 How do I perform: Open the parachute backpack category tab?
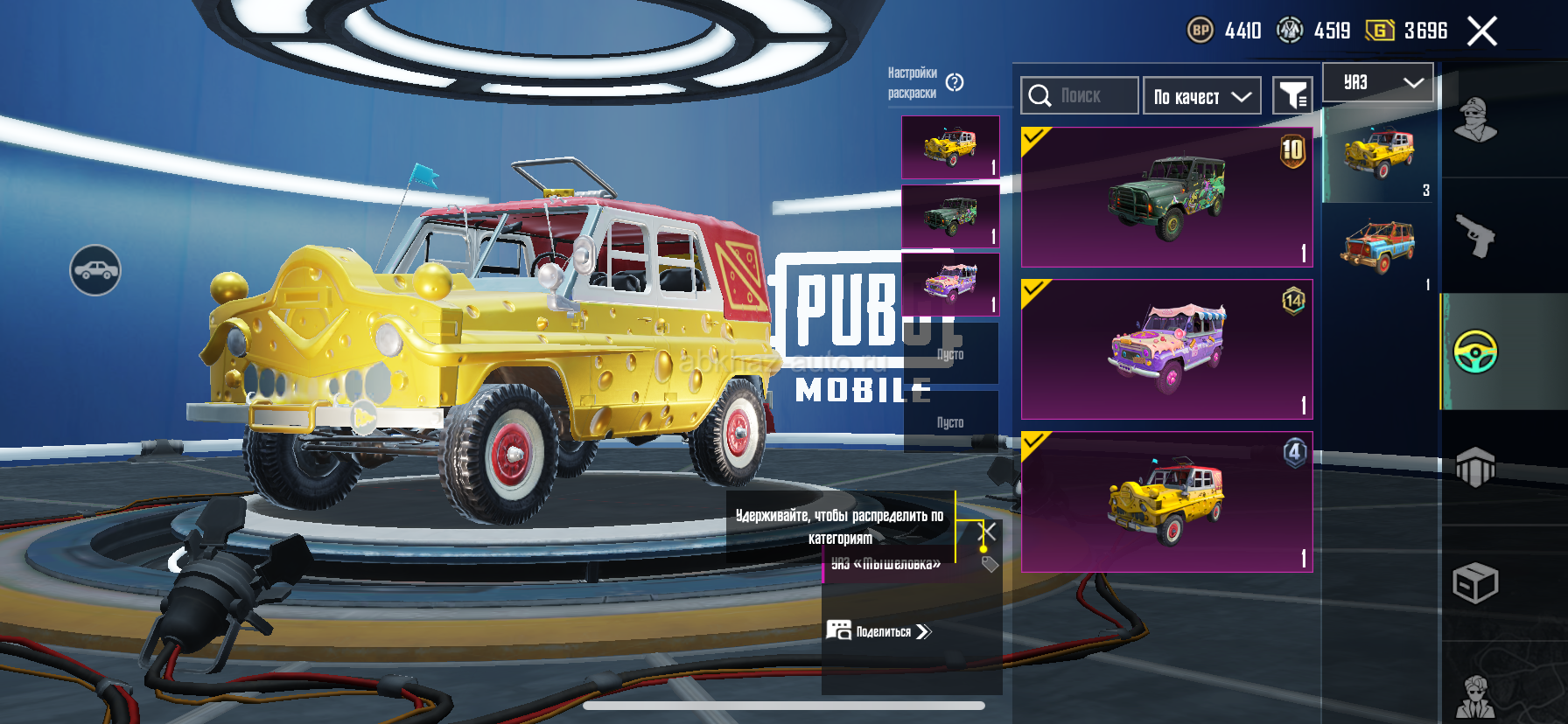pyautogui.click(x=1475, y=467)
